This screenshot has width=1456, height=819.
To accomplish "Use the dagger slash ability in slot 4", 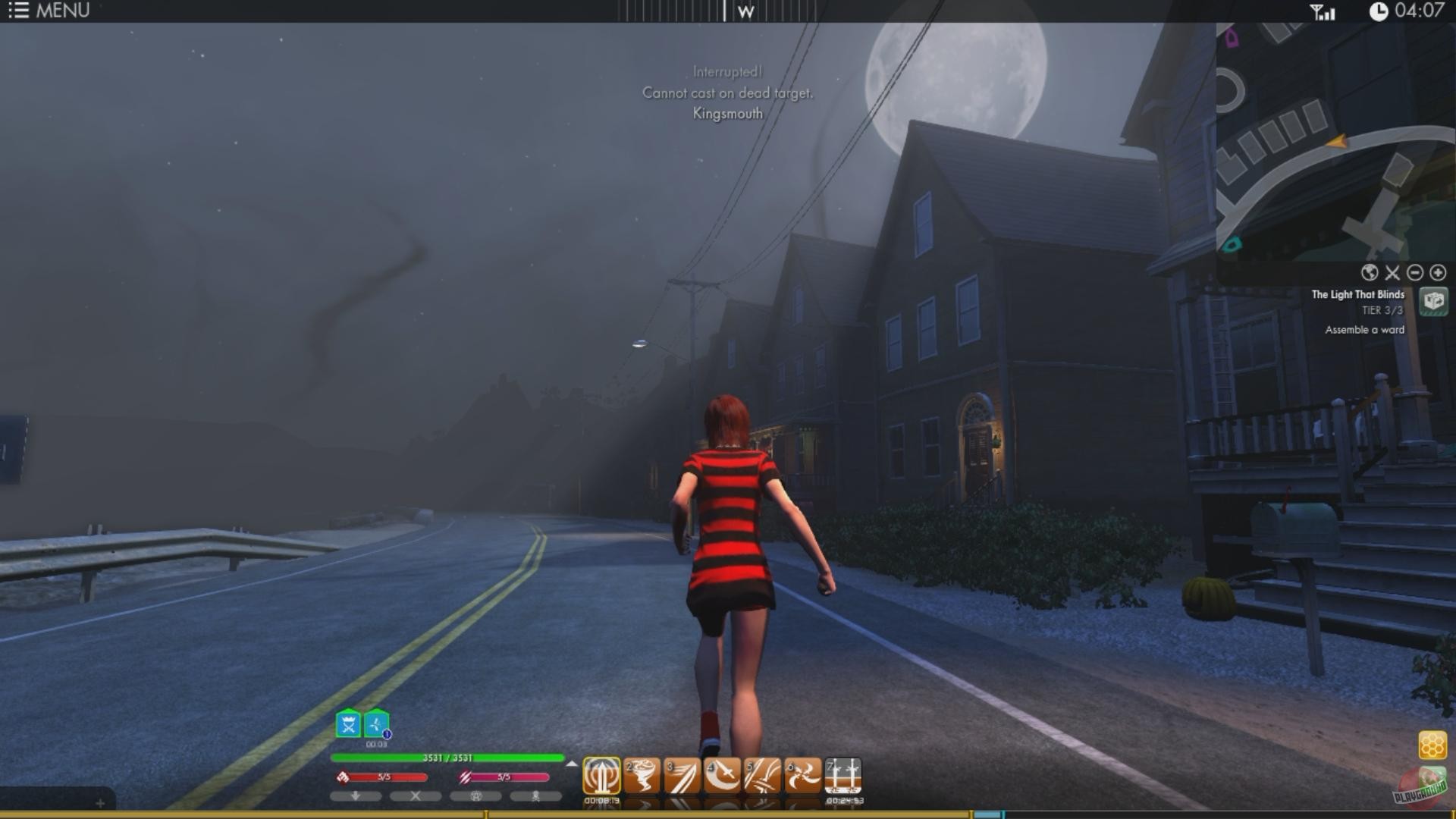I will point(721,775).
